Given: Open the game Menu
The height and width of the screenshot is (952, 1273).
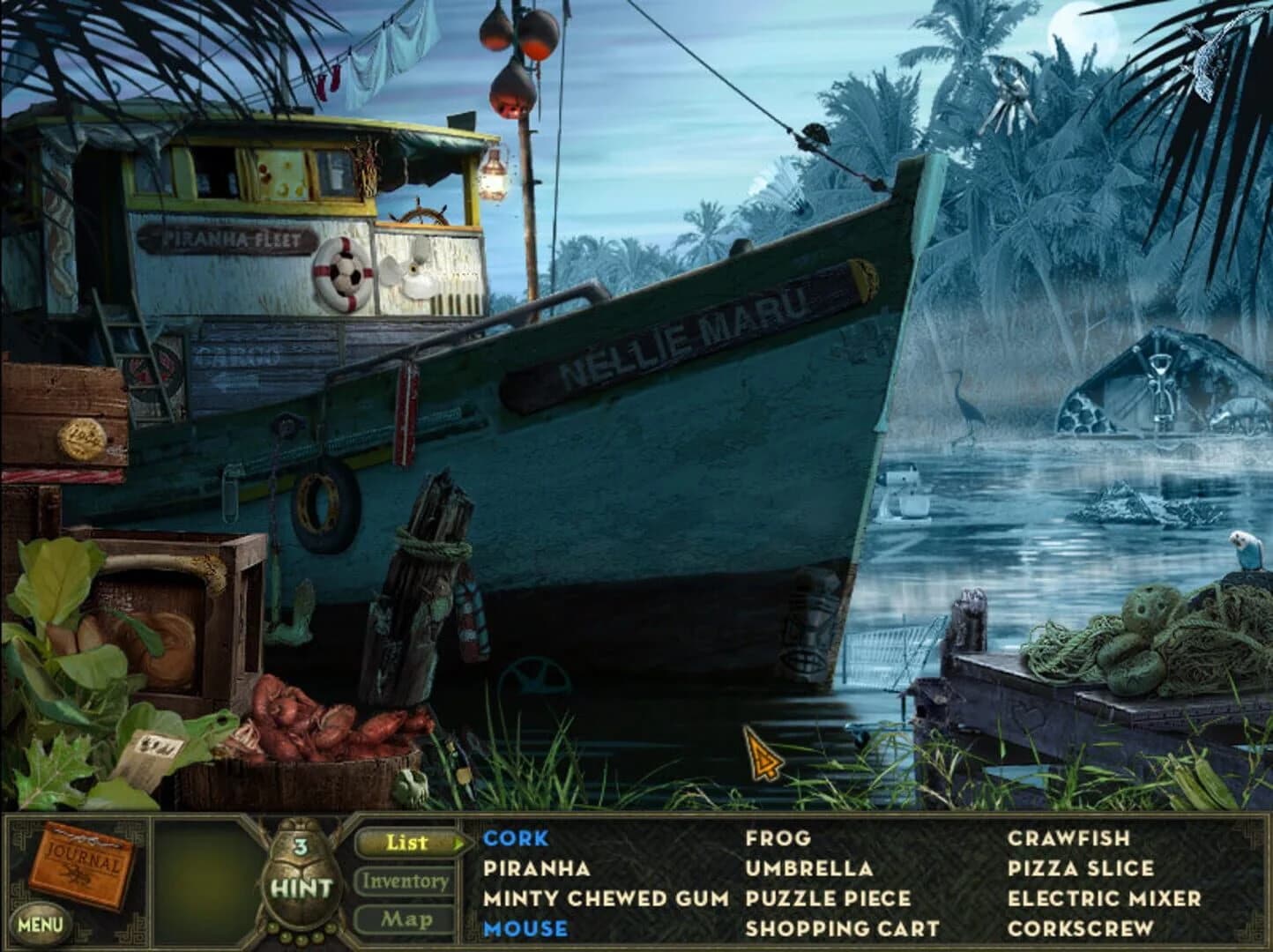Looking at the screenshot, I should [39, 921].
